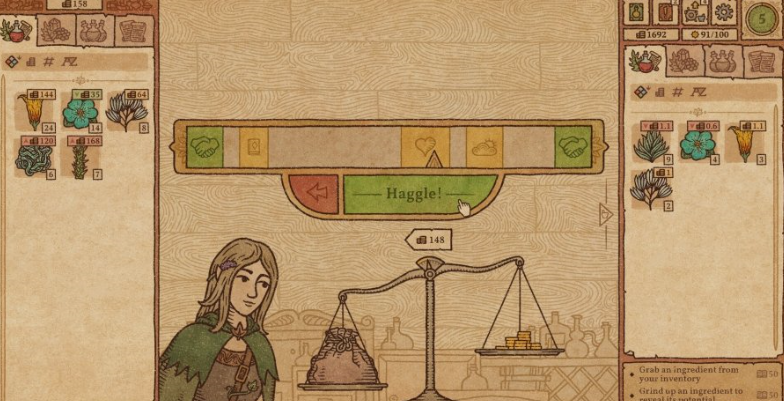The height and width of the screenshot is (401, 784).
Task: Collapse the right inventory panel with the triangle arrow
Action: coord(604,213)
